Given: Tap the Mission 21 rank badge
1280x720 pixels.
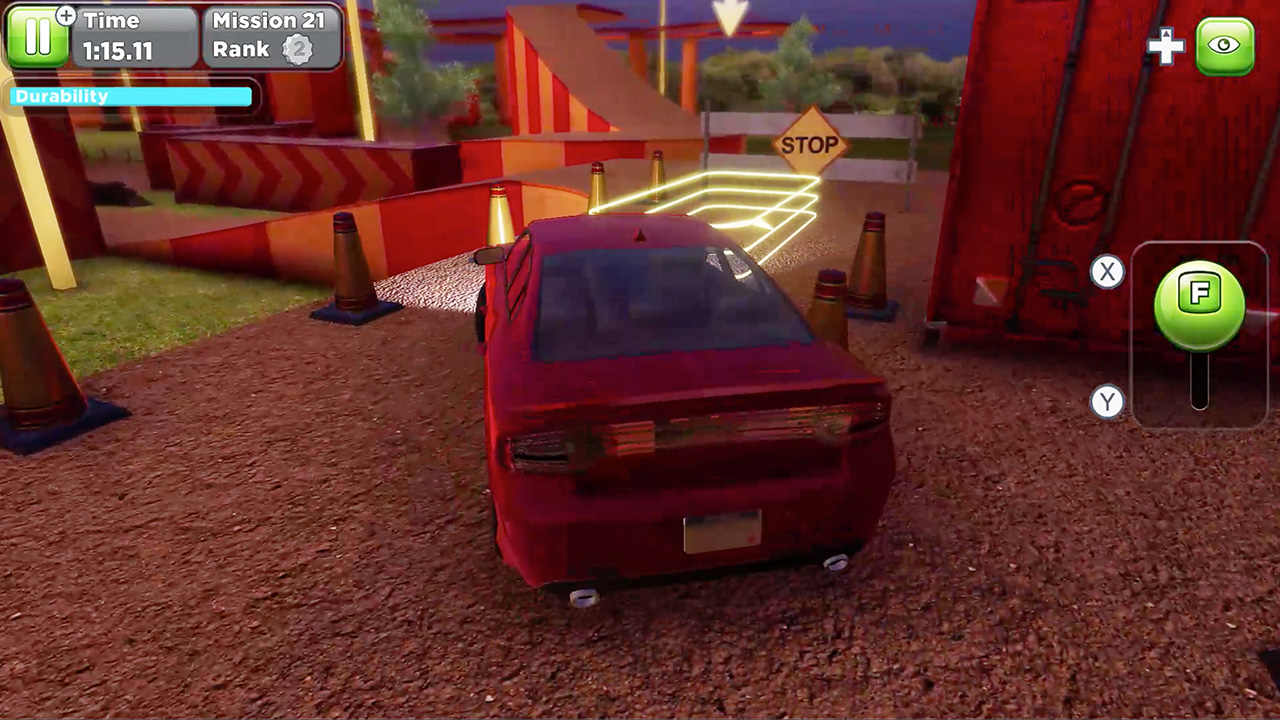Looking at the screenshot, I should click(x=297, y=48).
